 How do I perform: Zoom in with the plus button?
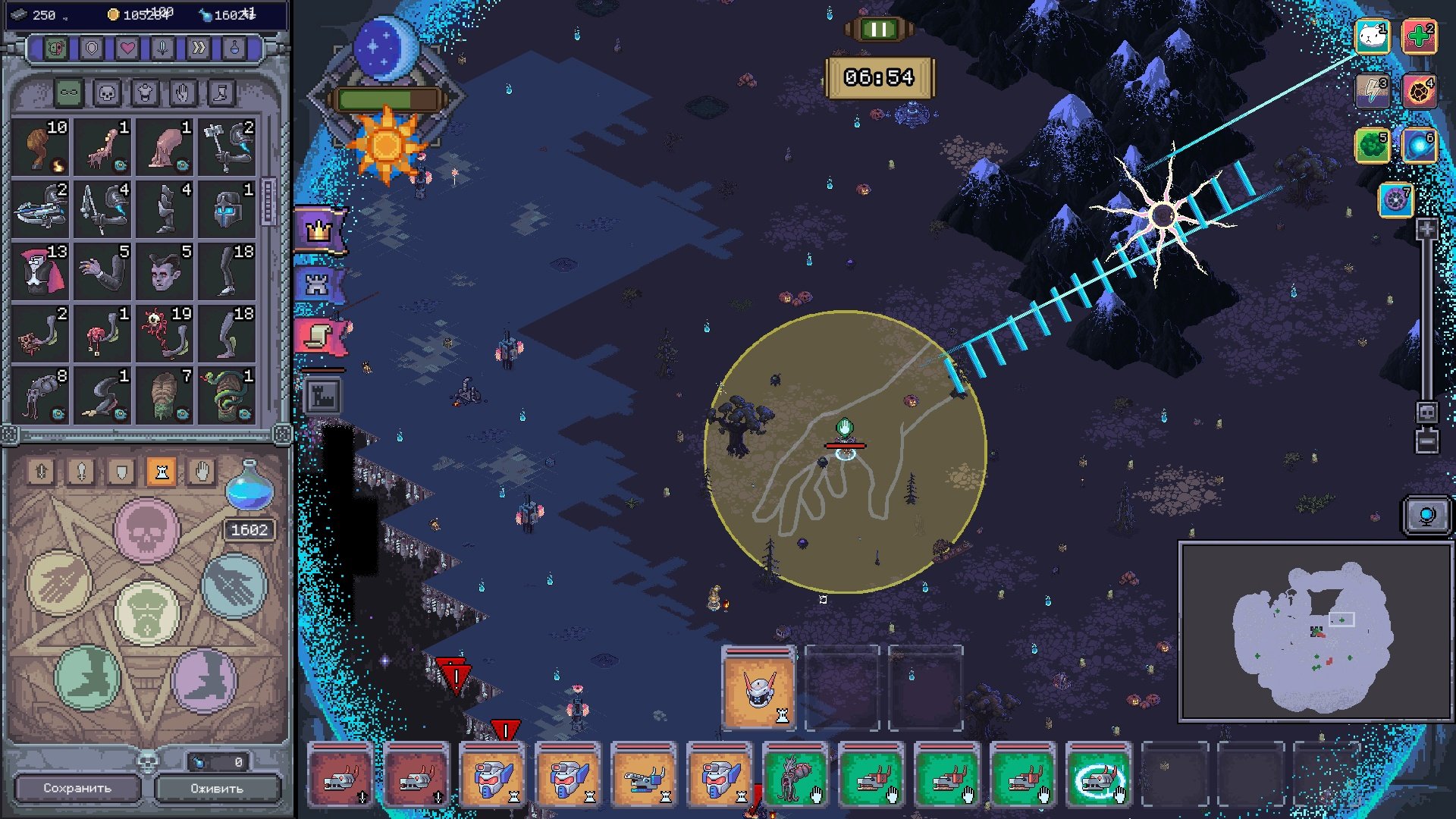1426,229
